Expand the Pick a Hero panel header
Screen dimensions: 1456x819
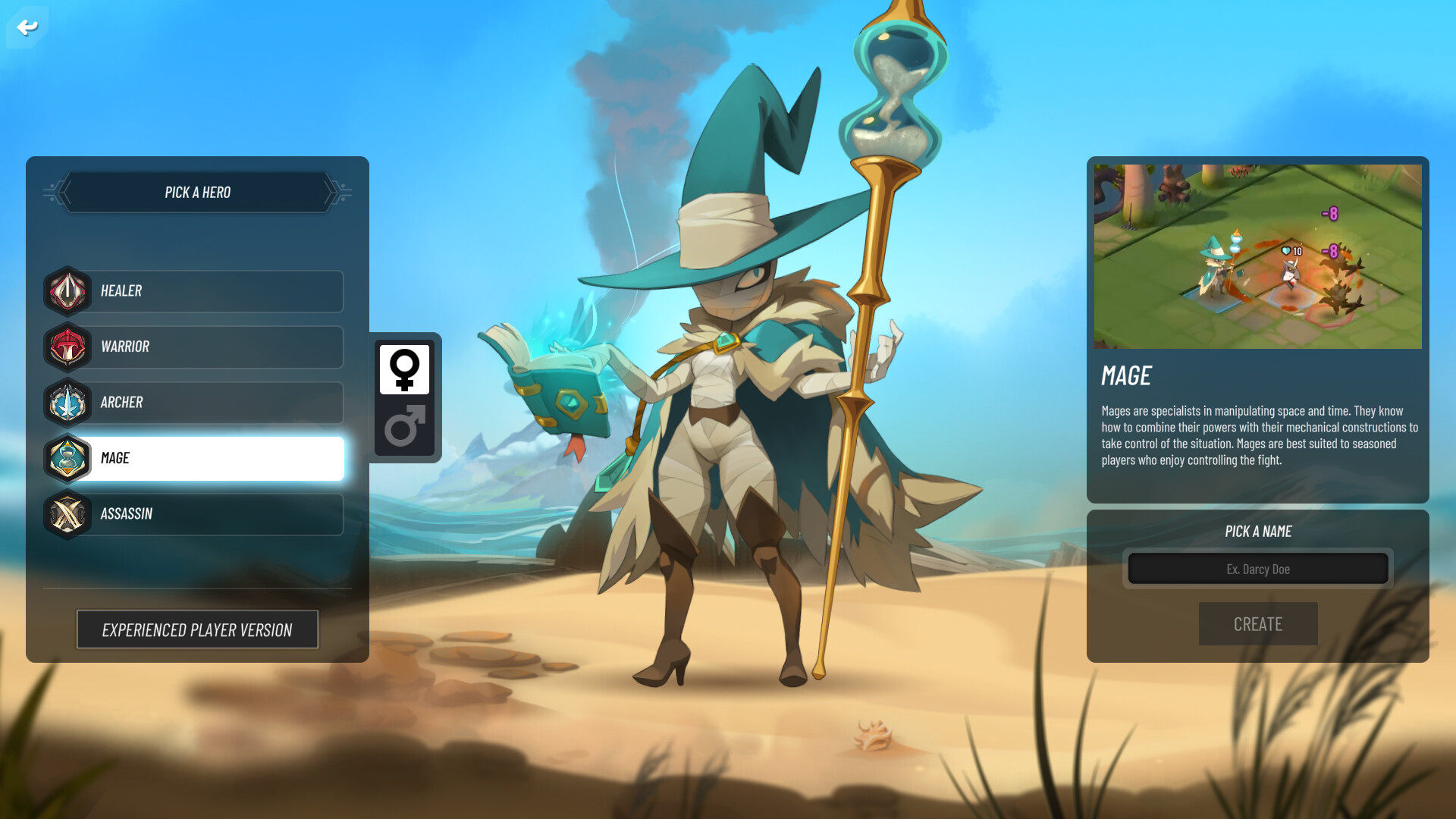pyautogui.click(x=196, y=192)
